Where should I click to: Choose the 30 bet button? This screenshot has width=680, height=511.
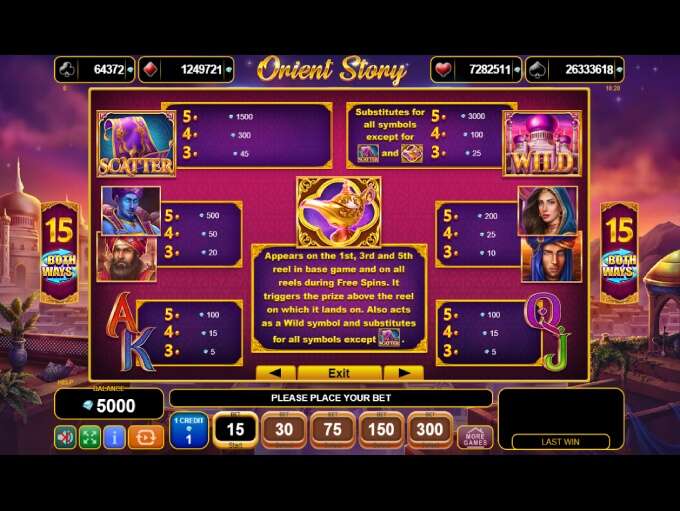284,431
